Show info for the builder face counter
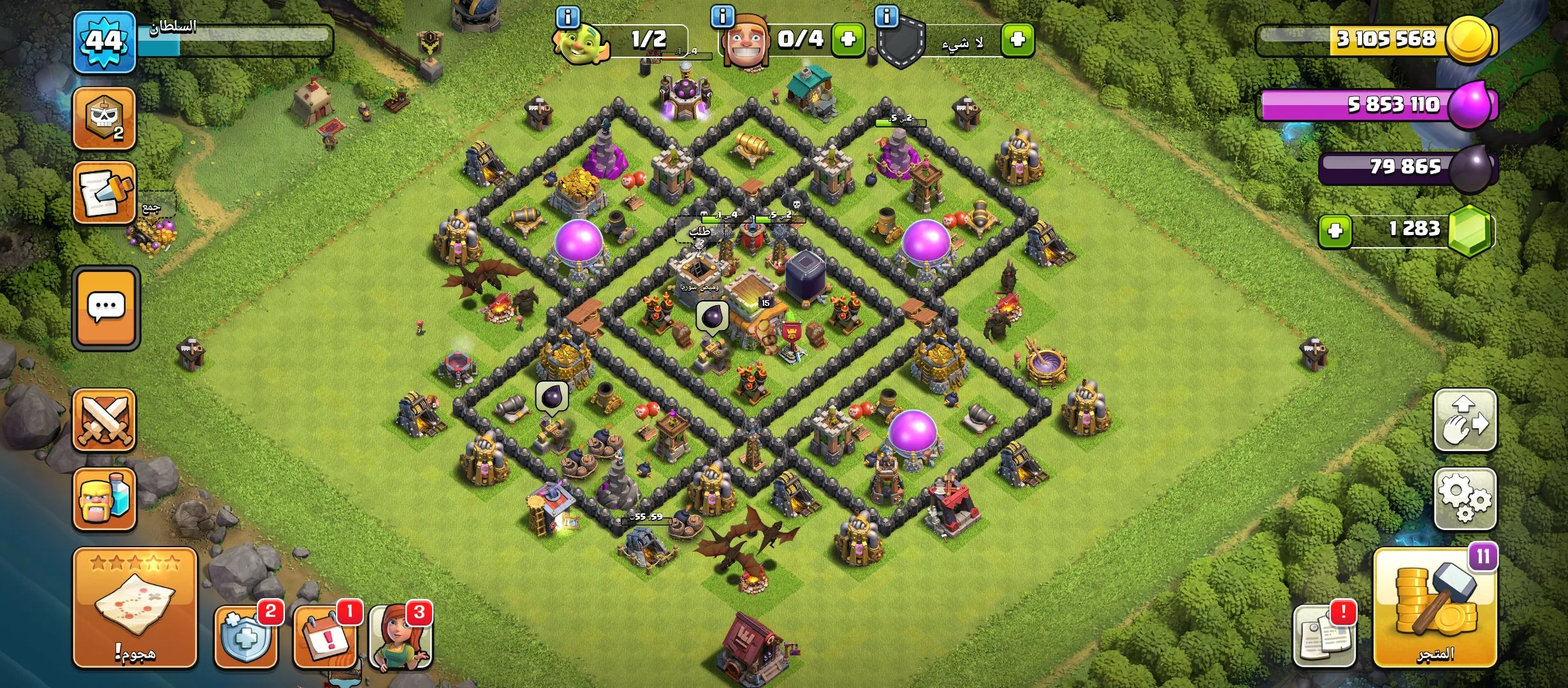Viewport: 1568px width, 688px height. [x=722, y=17]
